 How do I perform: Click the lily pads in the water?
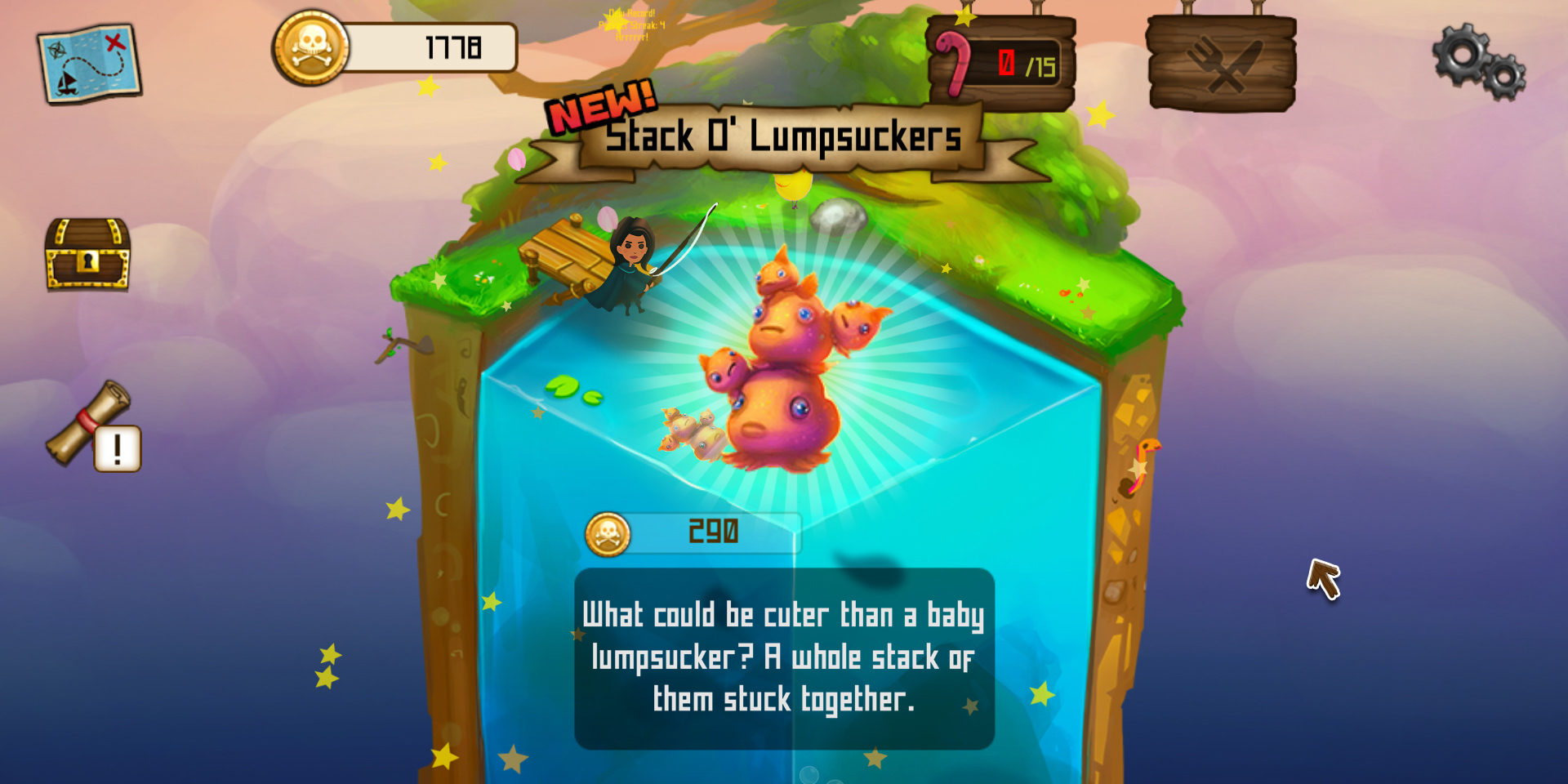click(574, 394)
